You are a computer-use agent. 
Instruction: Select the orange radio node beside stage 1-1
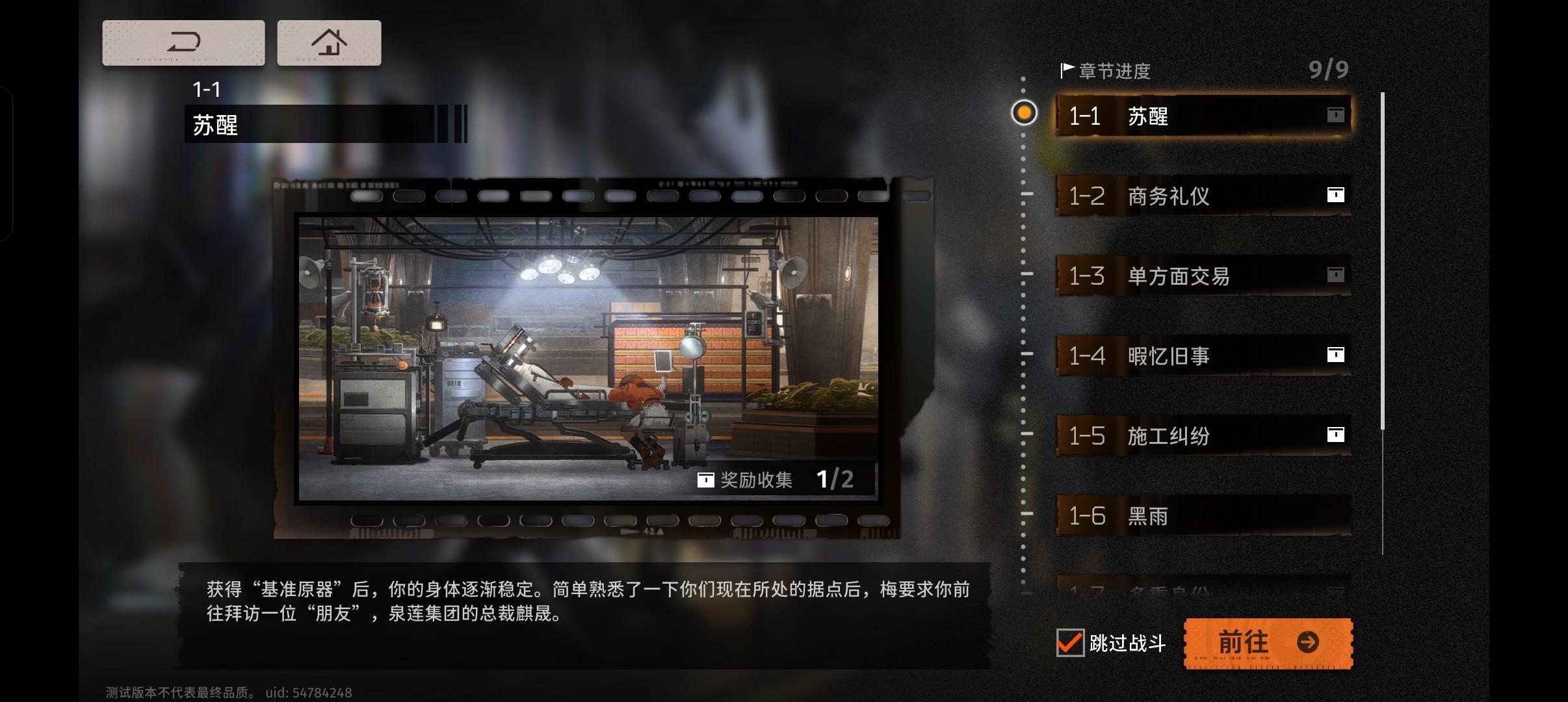[1025, 113]
